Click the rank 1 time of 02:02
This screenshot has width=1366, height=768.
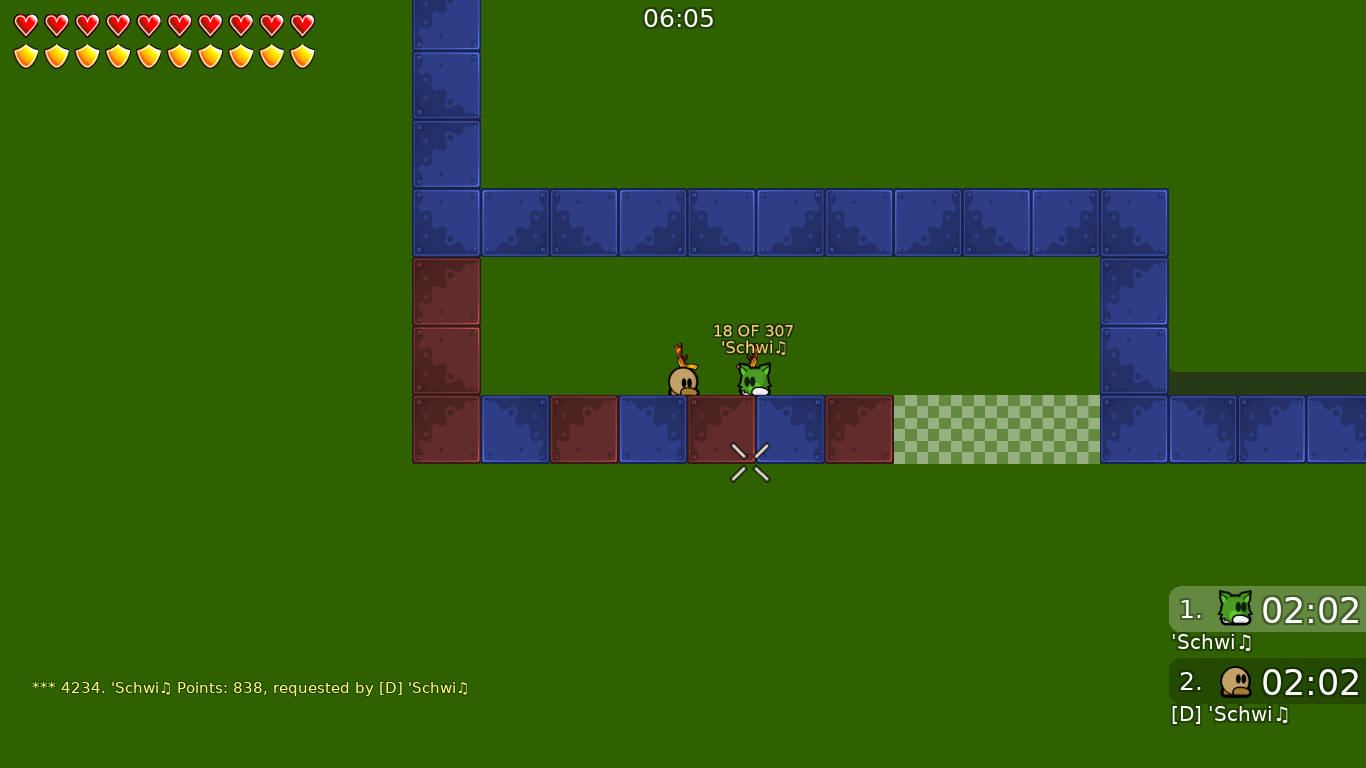tap(1309, 611)
